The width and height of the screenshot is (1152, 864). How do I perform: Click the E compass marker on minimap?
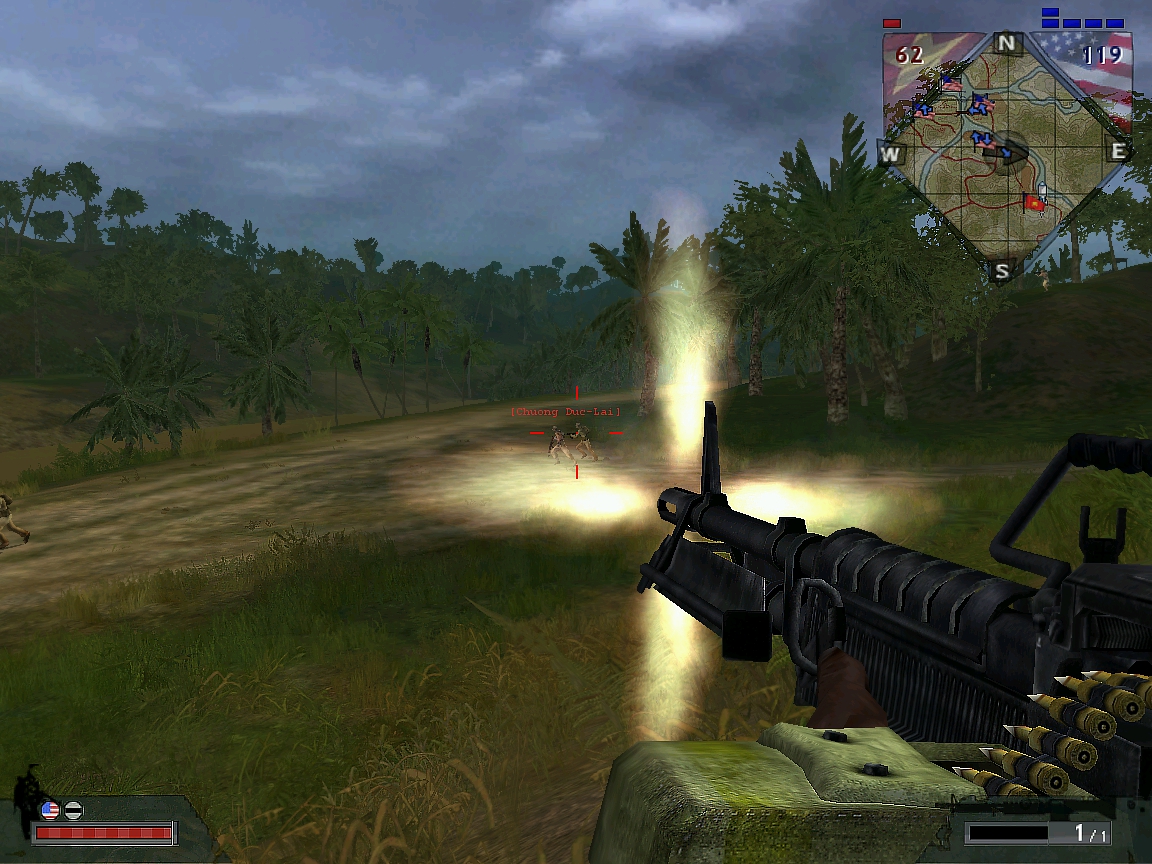click(1118, 152)
